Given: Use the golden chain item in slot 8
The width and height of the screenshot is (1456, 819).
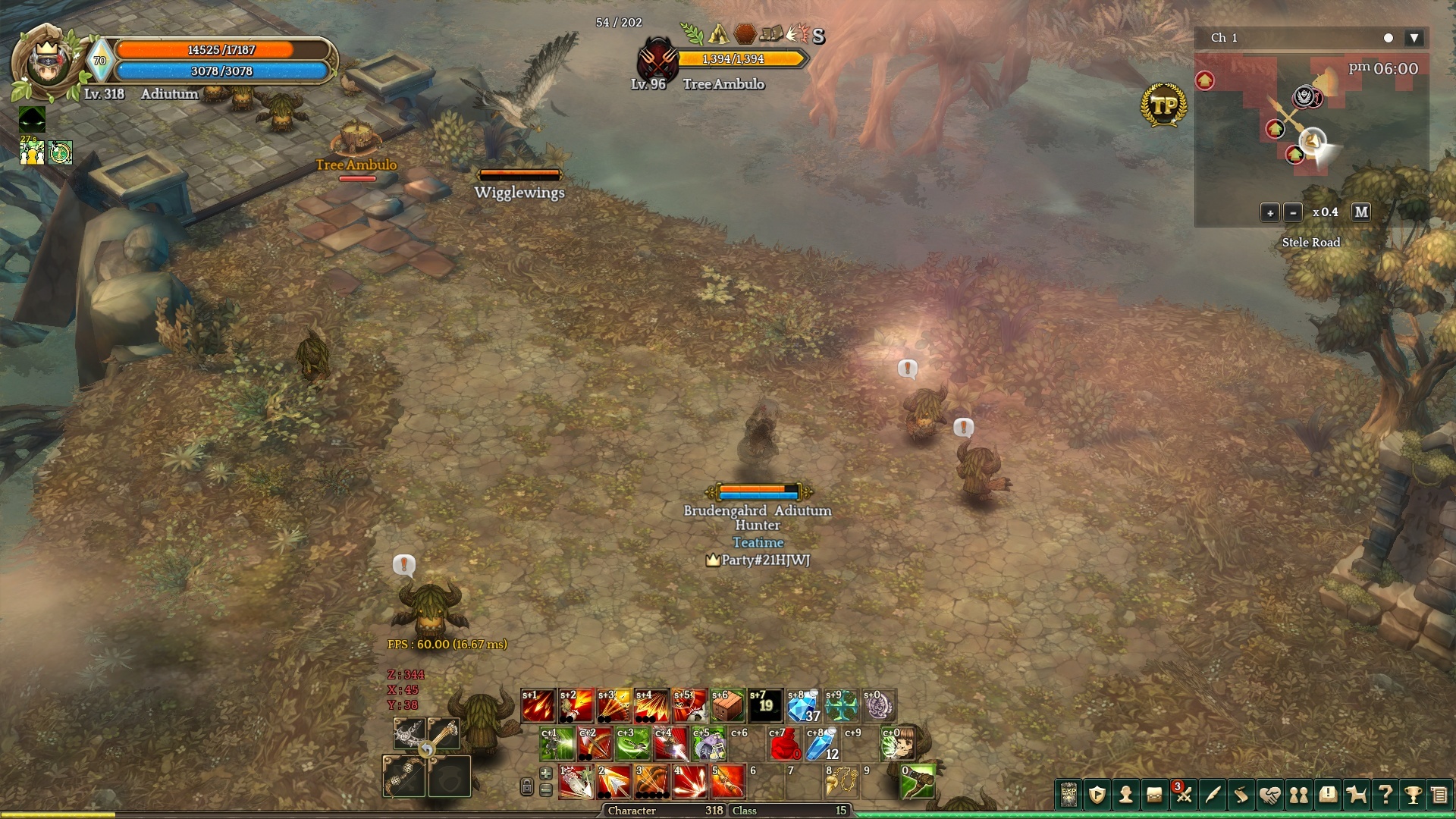Looking at the screenshot, I should [x=841, y=783].
